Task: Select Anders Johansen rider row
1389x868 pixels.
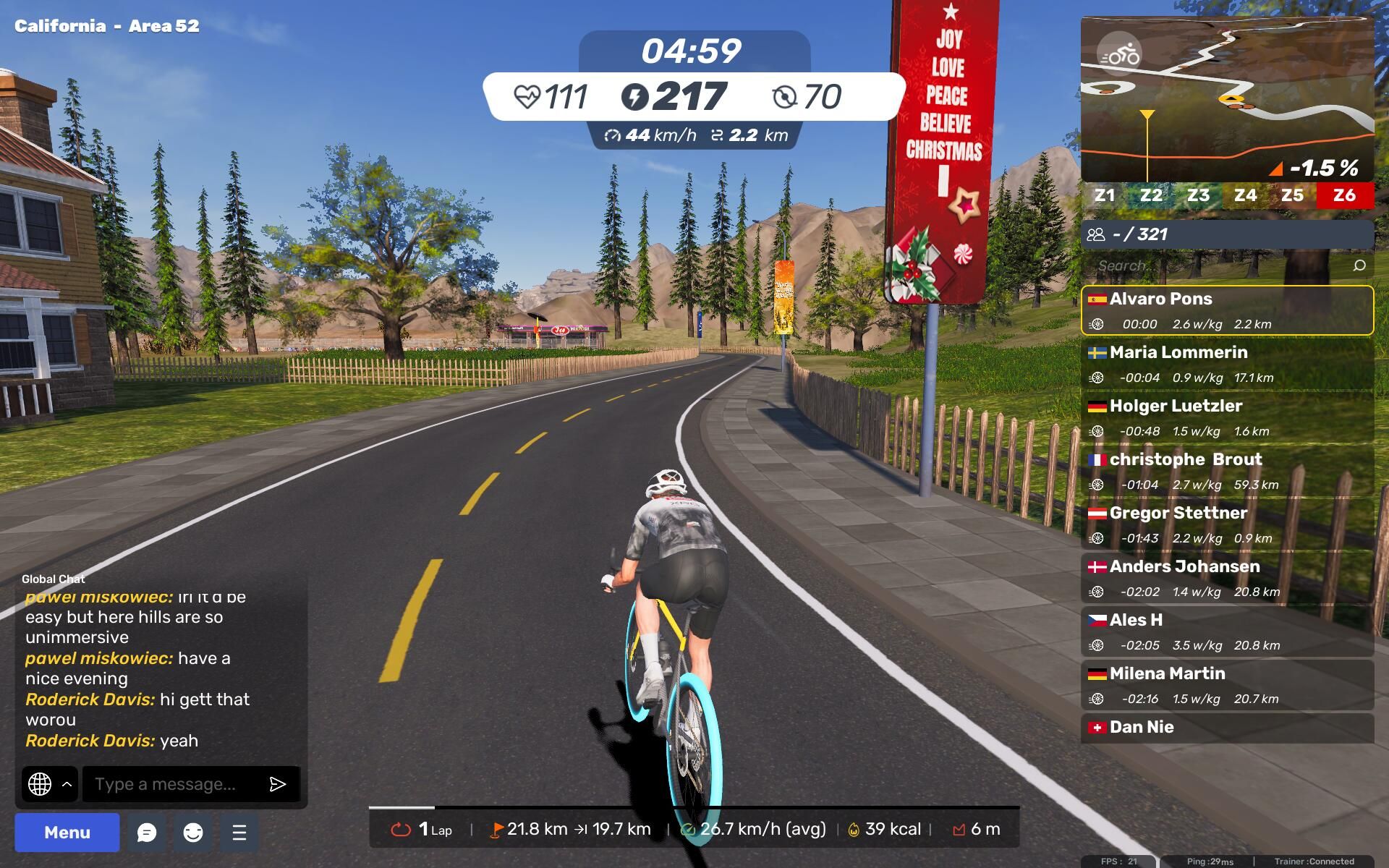Action: [1227, 578]
